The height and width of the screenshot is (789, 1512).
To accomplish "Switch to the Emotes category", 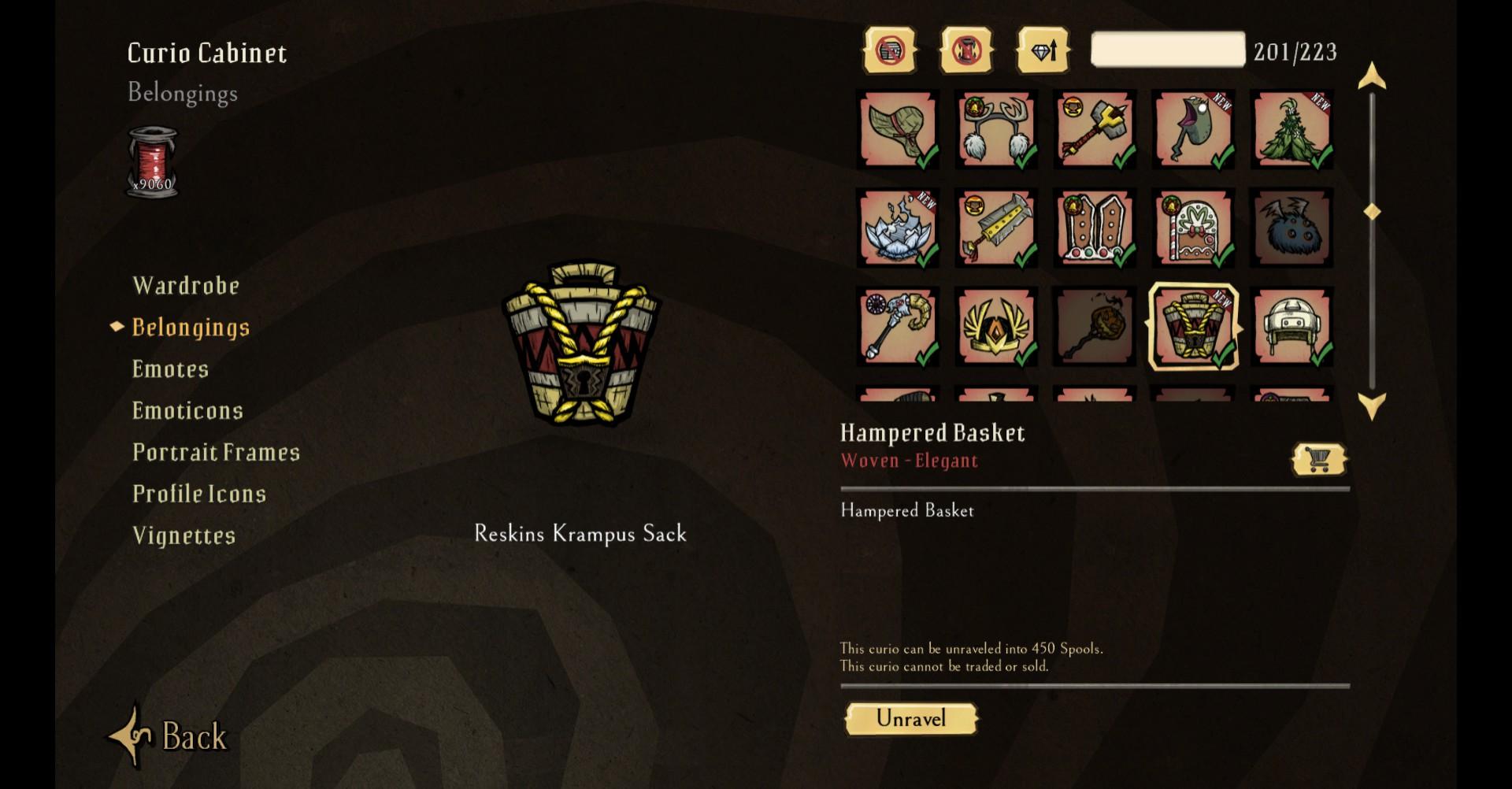I will 170,369.
